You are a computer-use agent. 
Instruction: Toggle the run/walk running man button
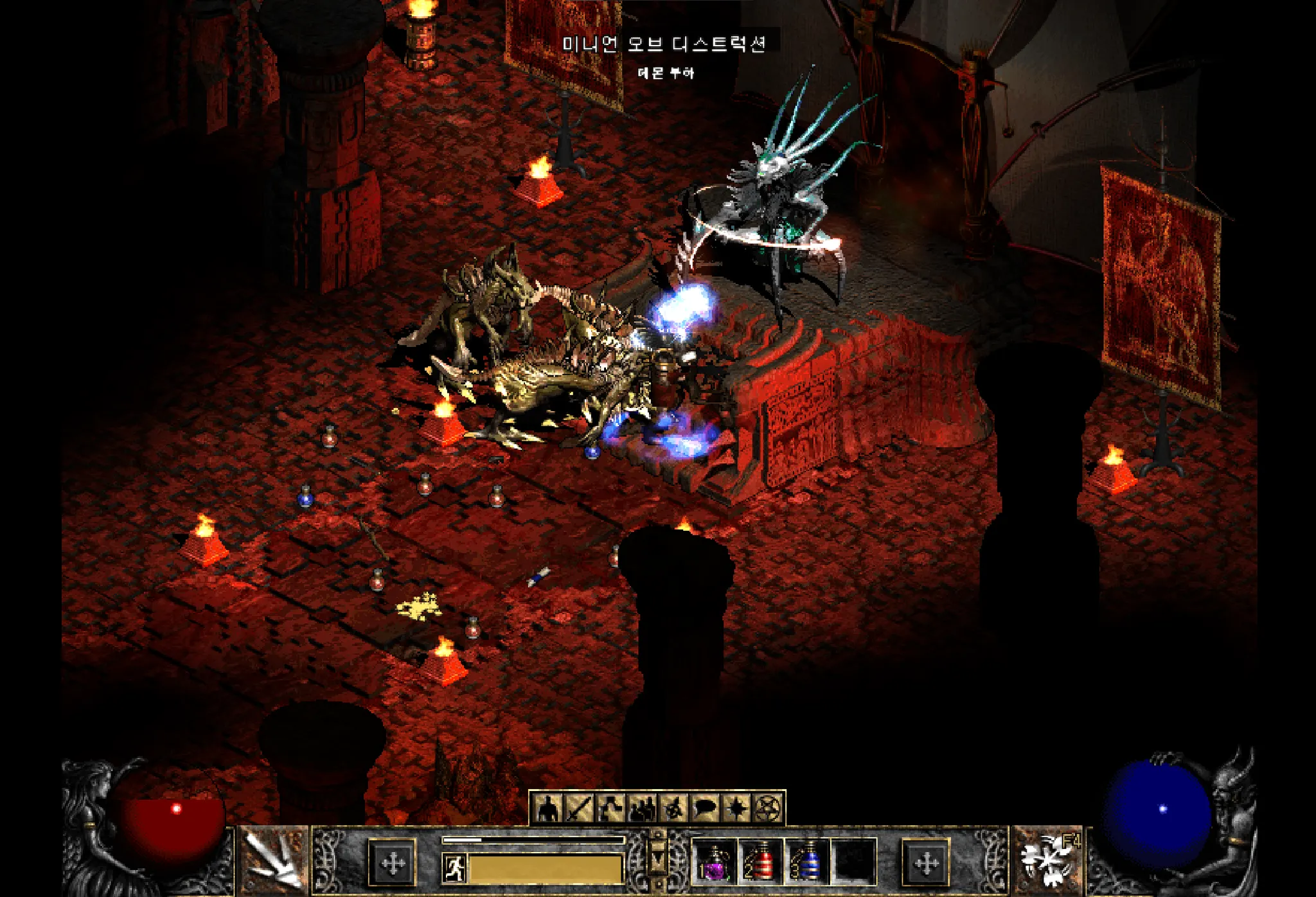pyautogui.click(x=455, y=867)
